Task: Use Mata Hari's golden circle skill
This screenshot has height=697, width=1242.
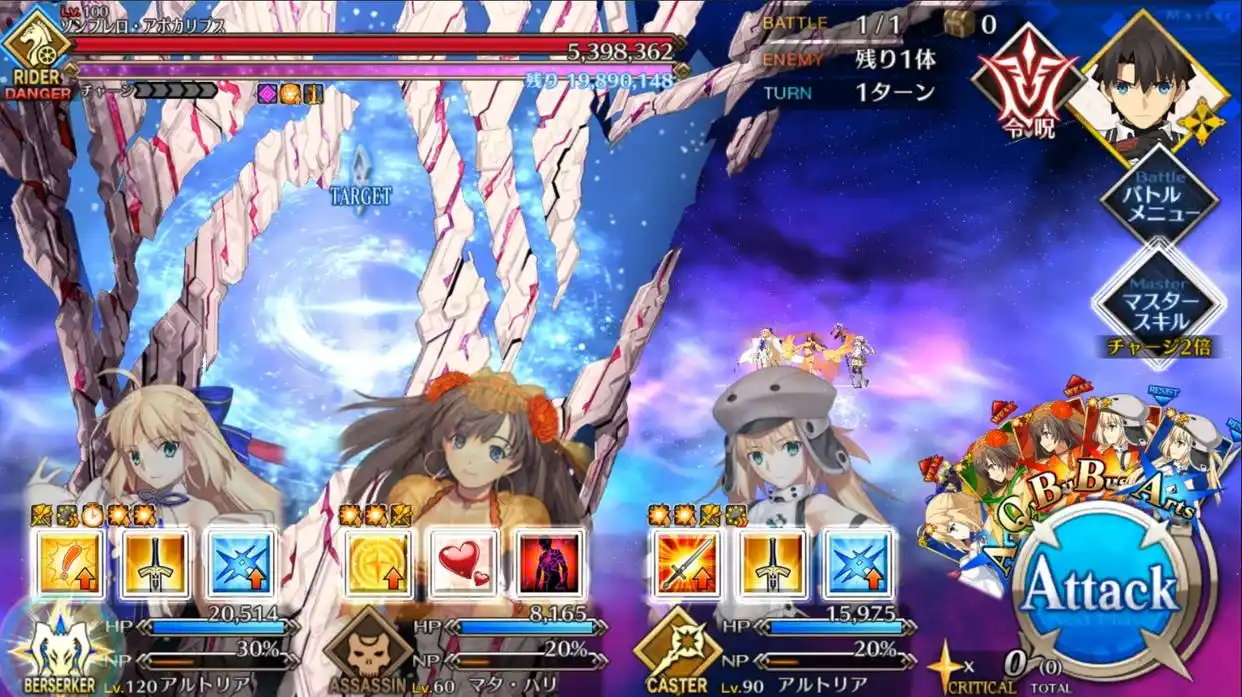Action: (379, 563)
